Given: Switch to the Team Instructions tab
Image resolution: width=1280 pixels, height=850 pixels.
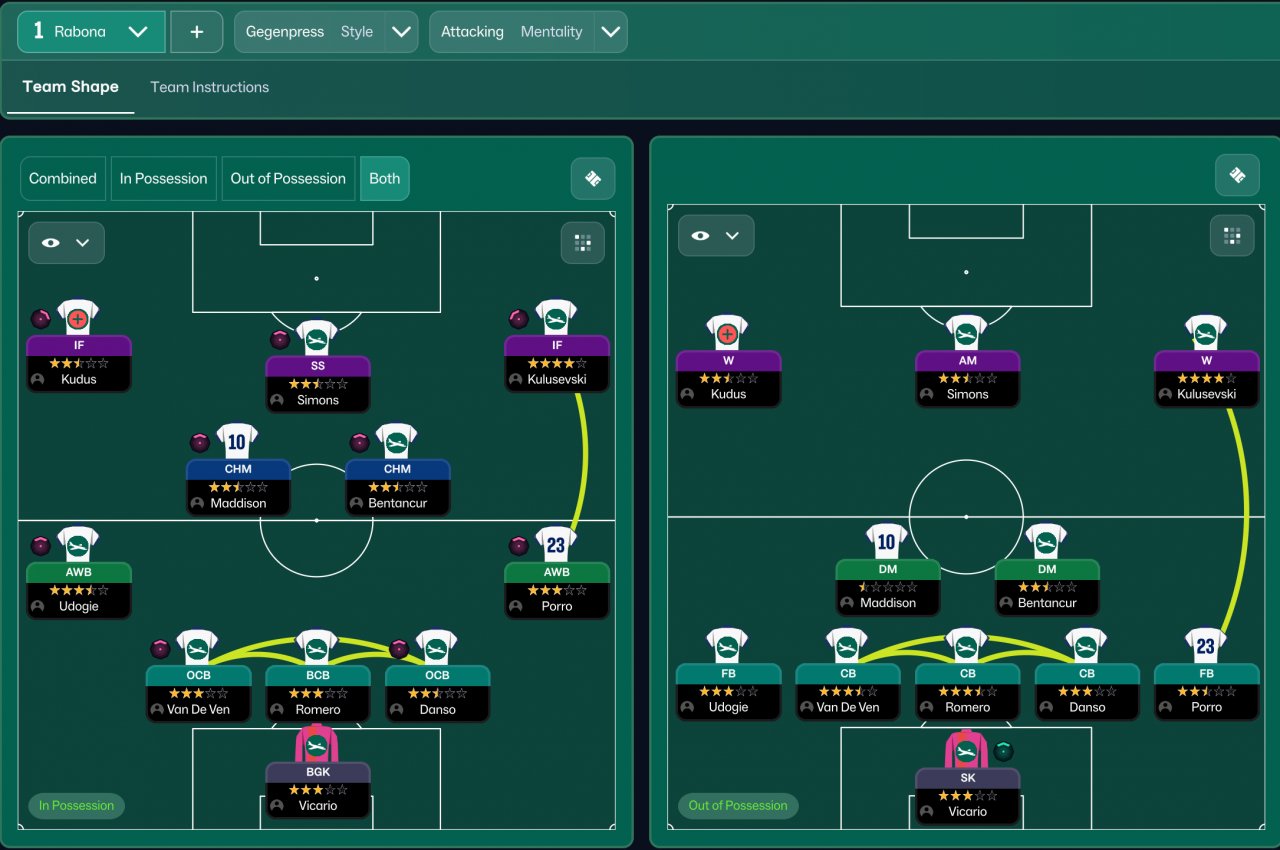Looking at the screenshot, I should 209,87.
